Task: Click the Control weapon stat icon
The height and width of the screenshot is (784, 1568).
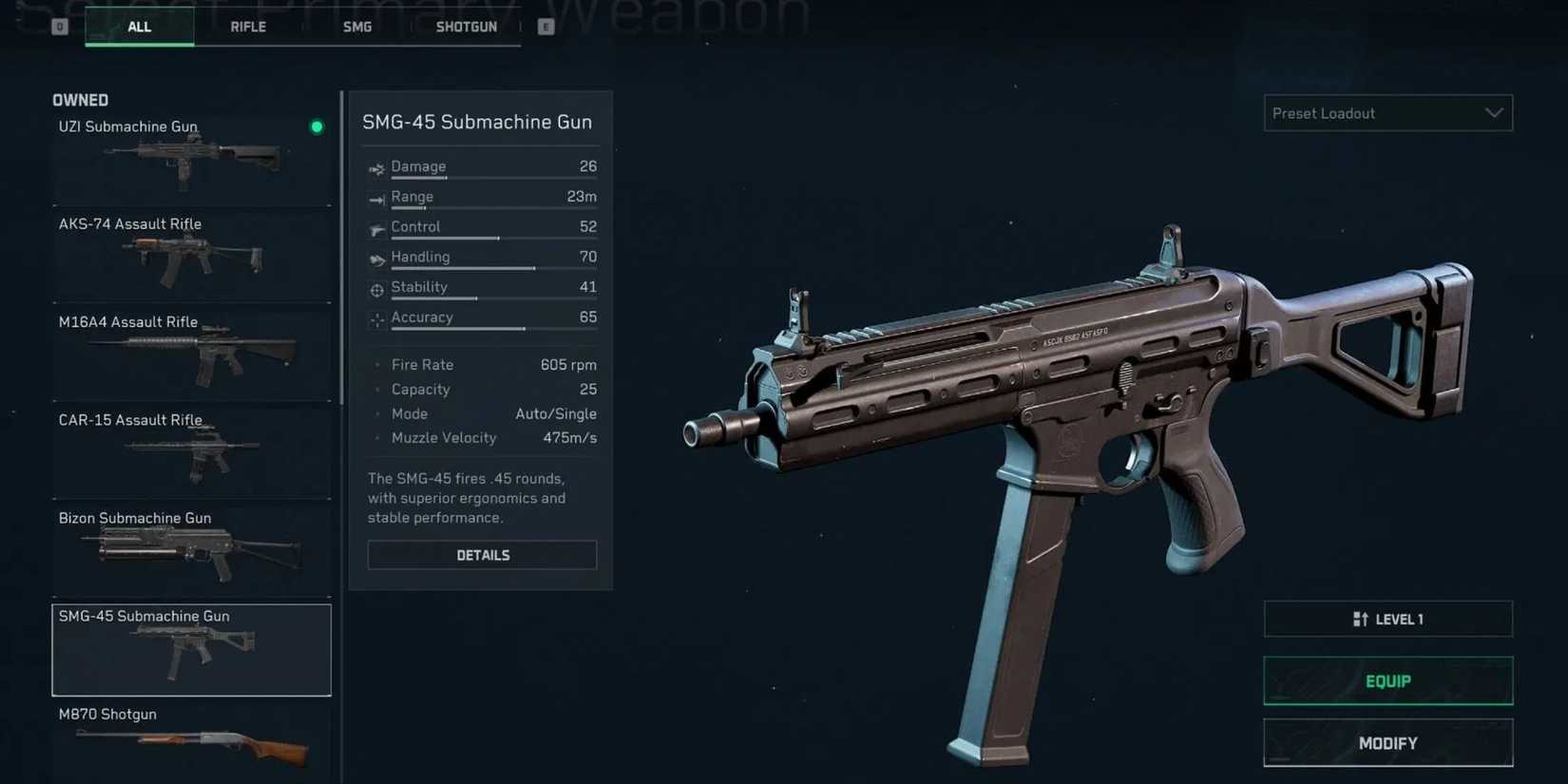Action: 376,227
